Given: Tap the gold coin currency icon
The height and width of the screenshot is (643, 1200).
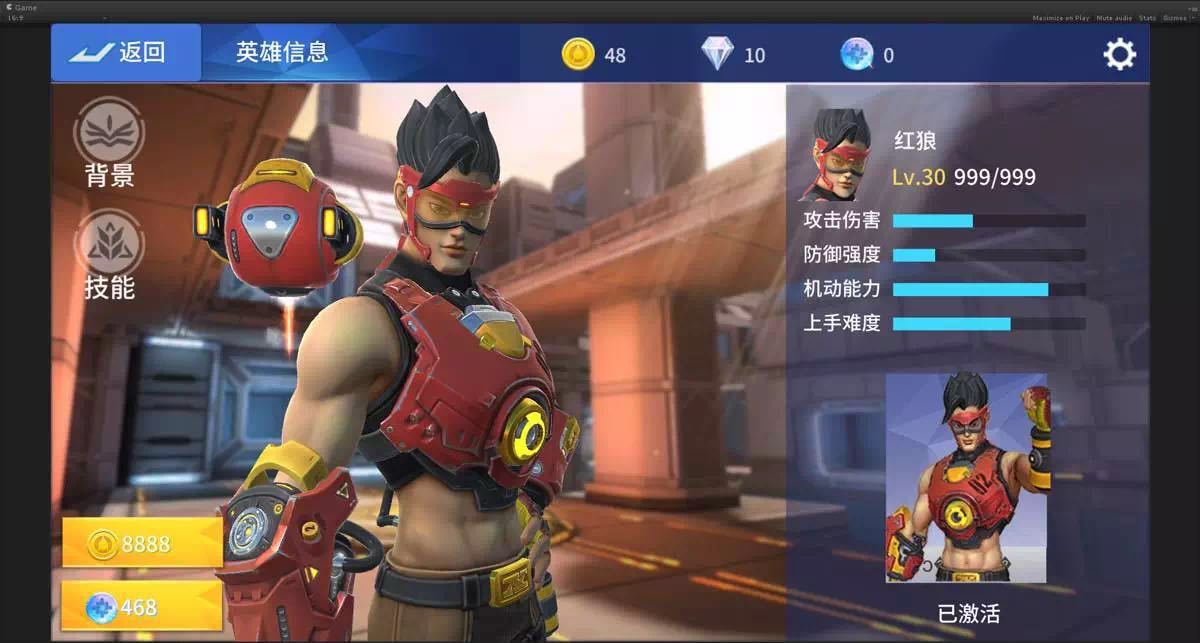Looking at the screenshot, I should (578, 54).
